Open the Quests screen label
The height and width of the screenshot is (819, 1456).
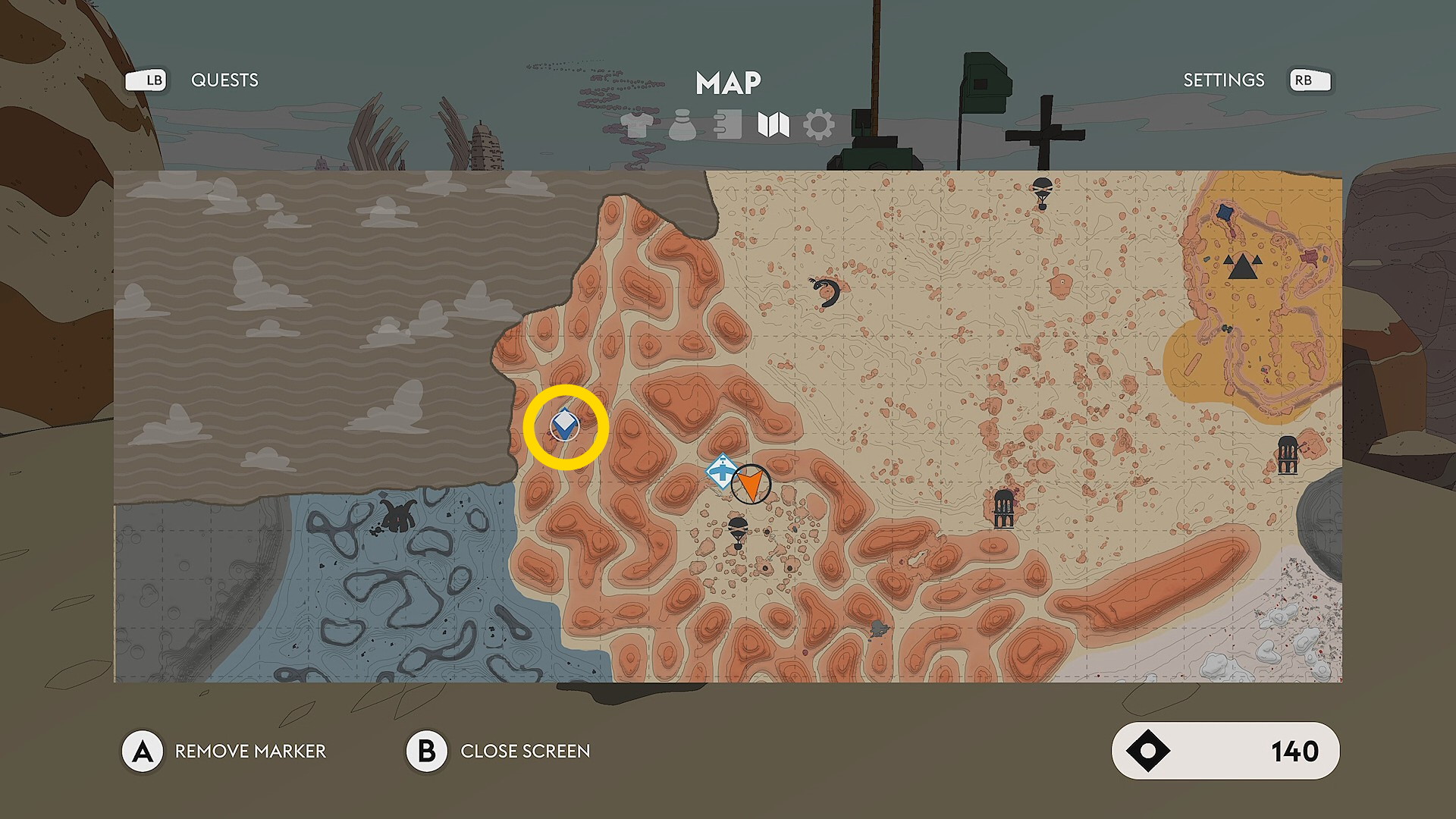(224, 80)
